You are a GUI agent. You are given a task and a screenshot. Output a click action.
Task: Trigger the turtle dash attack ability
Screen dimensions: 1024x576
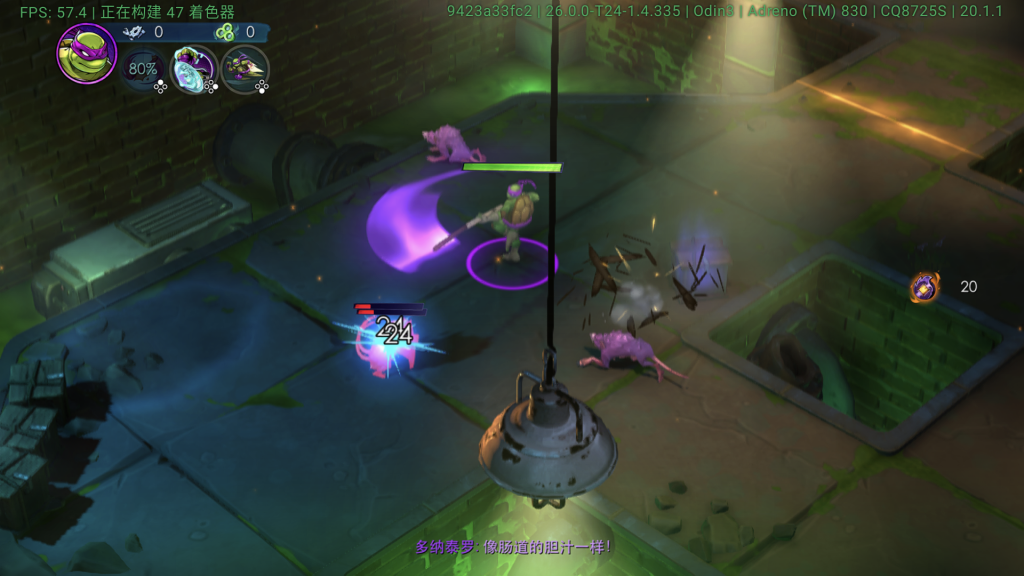click(x=244, y=69)
